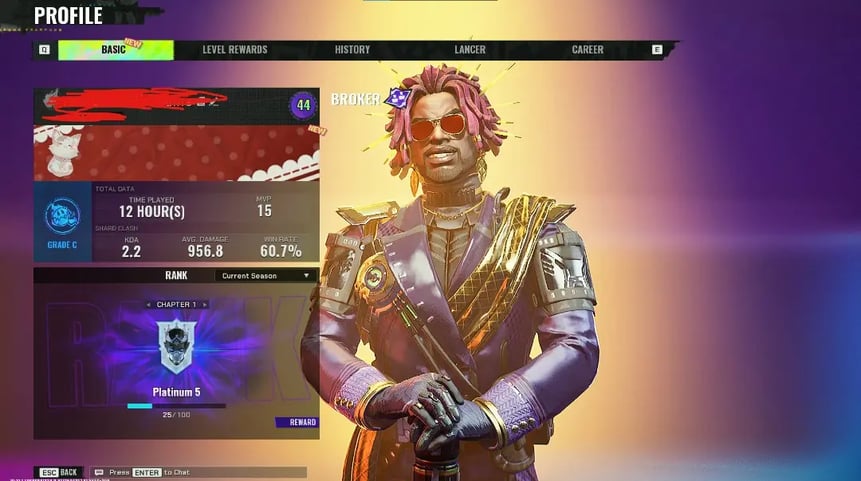The height and width of the screenshot is (481, 861).
Task: Advance to next chapter with right arrow
Action: tap(206, 304)
